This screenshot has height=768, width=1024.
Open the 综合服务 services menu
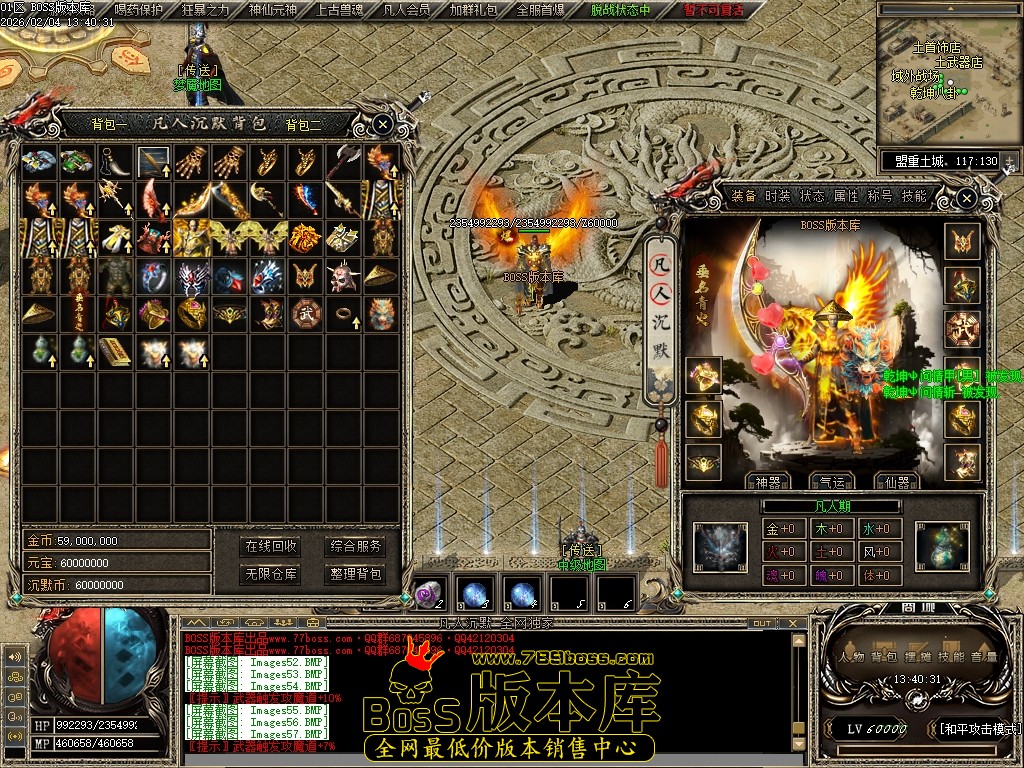(x=356, y=546)
